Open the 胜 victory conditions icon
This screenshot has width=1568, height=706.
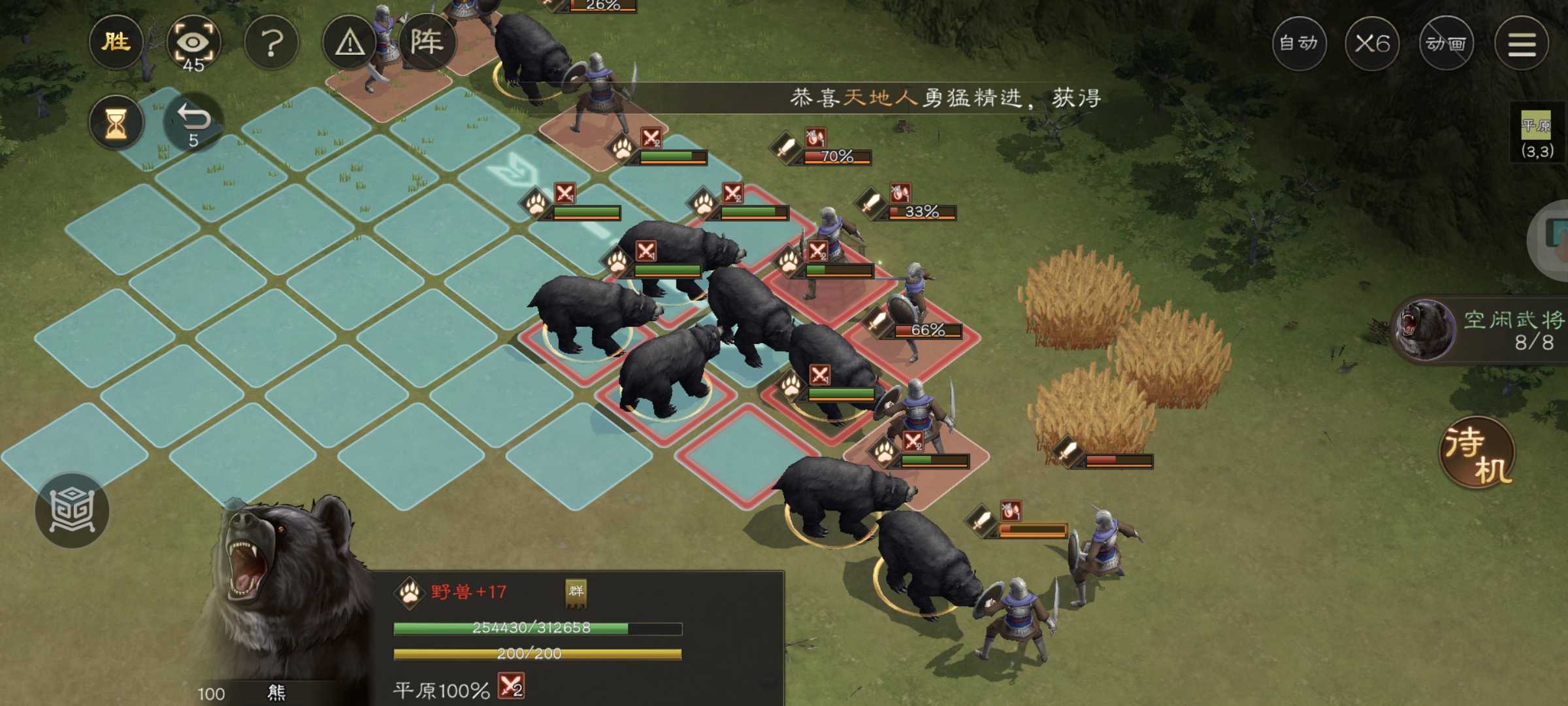click(116, 42)
